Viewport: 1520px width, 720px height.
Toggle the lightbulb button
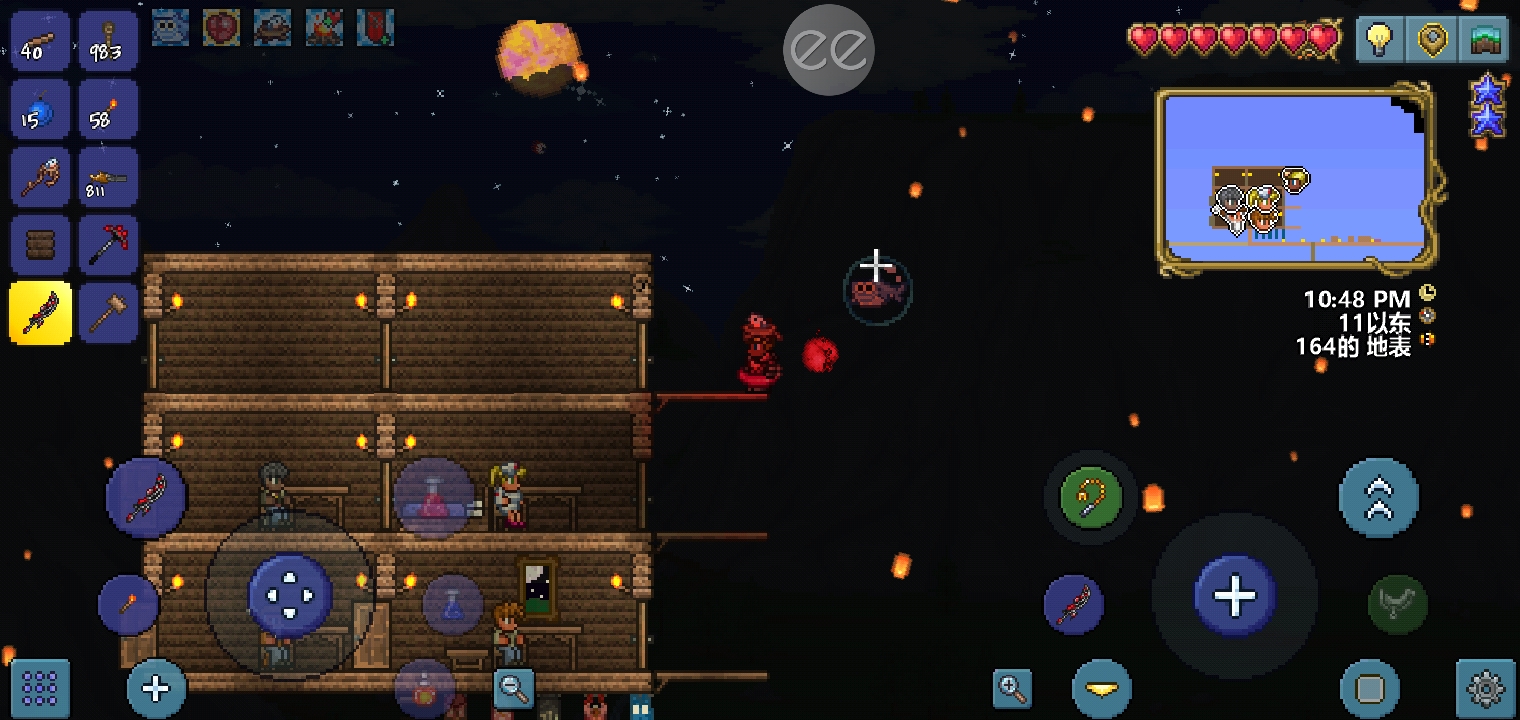1379,41
